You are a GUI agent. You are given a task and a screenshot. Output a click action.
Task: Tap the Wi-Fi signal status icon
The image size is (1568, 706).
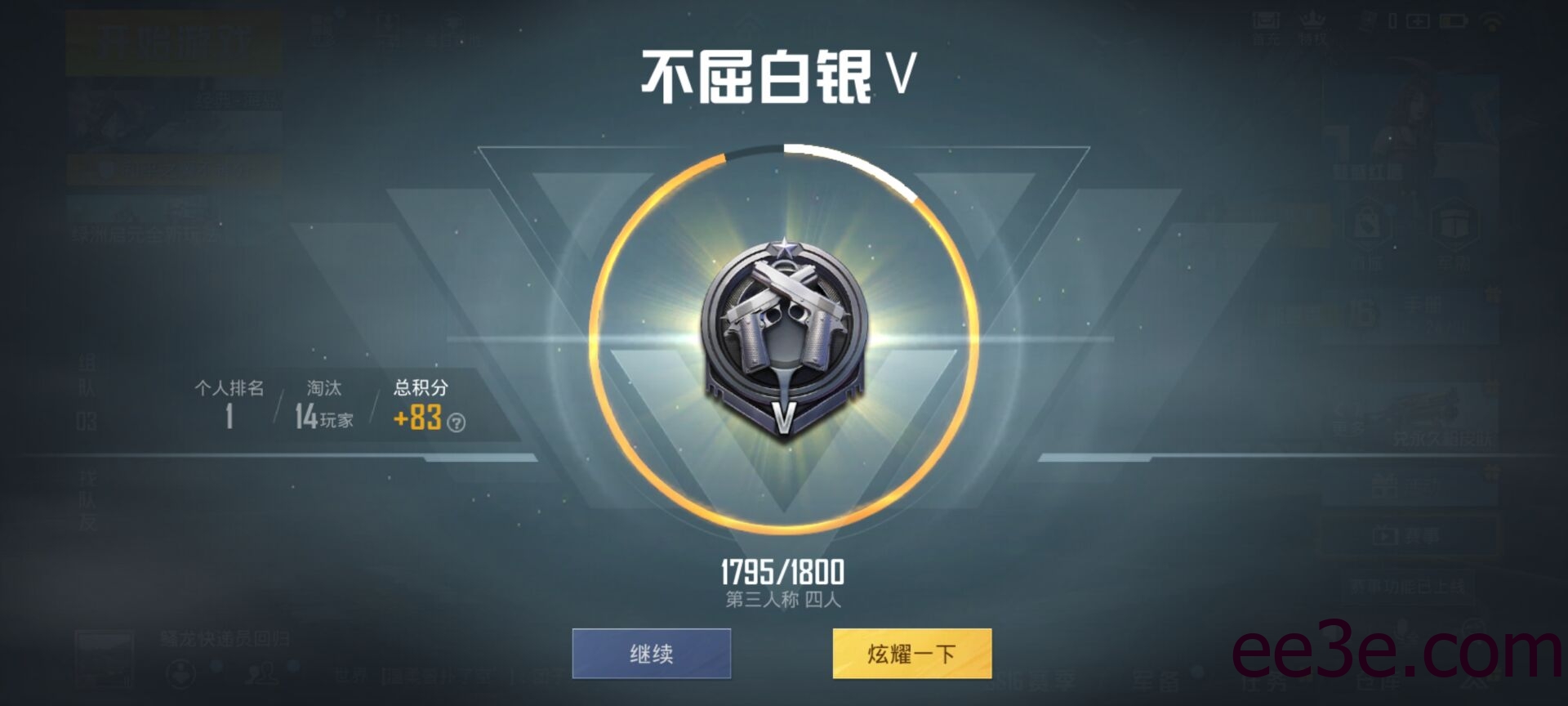pyautogui.click(x=1491, y=20)
